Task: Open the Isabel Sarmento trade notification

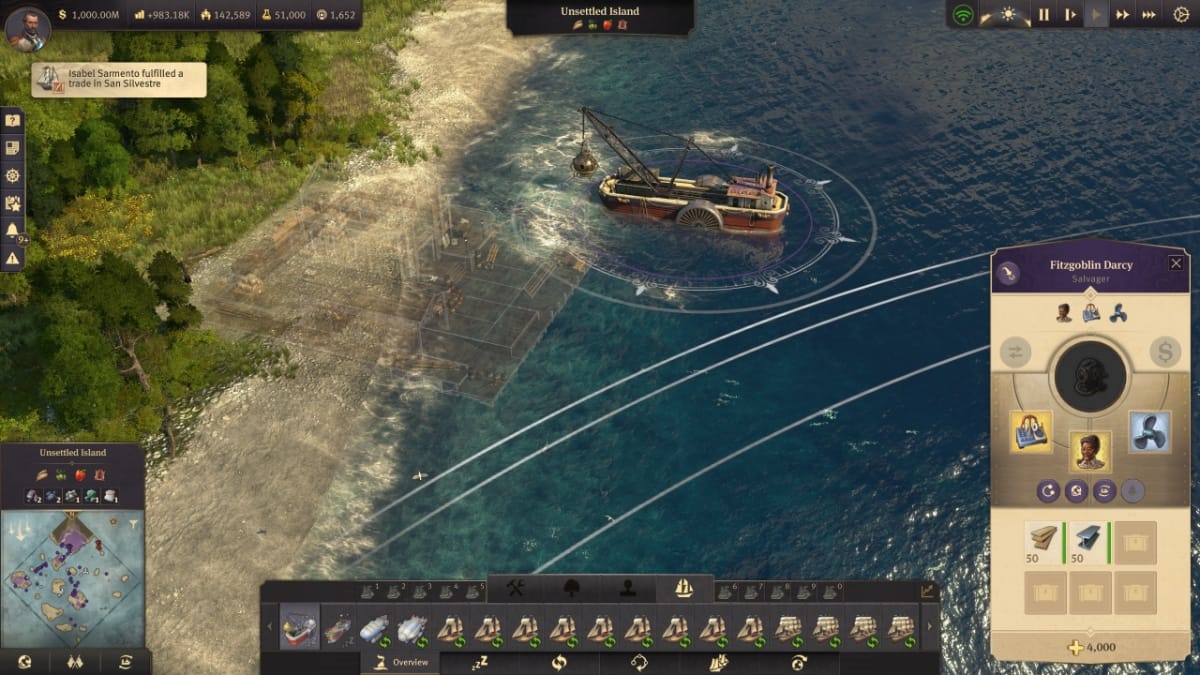Action: (x=119, y=80)
